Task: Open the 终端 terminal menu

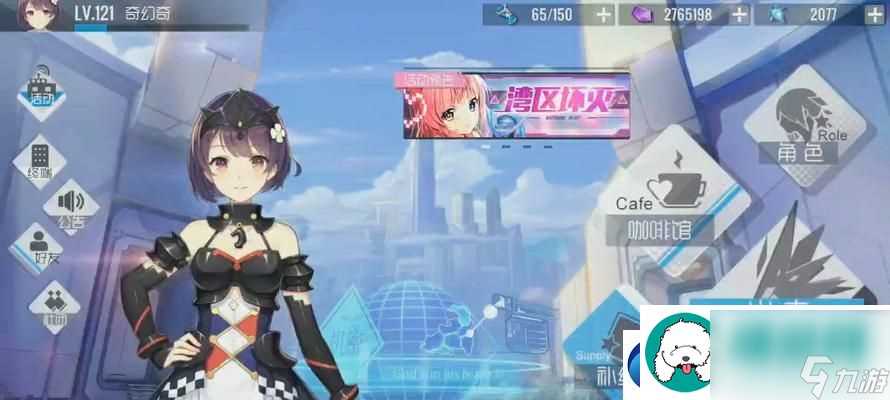Action: coord(41,160)
